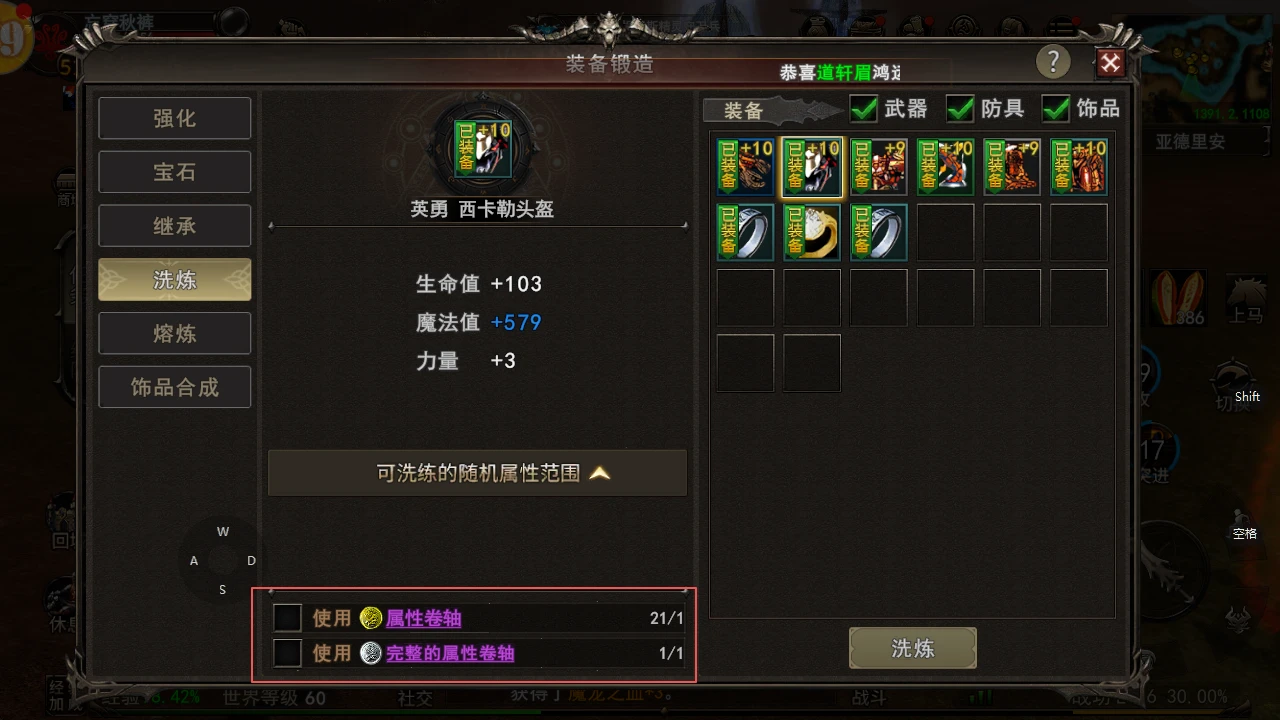Screen dimensions: 1280x720
Task: Open the 完整的属性卷轴 item link
Action: (450, 653)
